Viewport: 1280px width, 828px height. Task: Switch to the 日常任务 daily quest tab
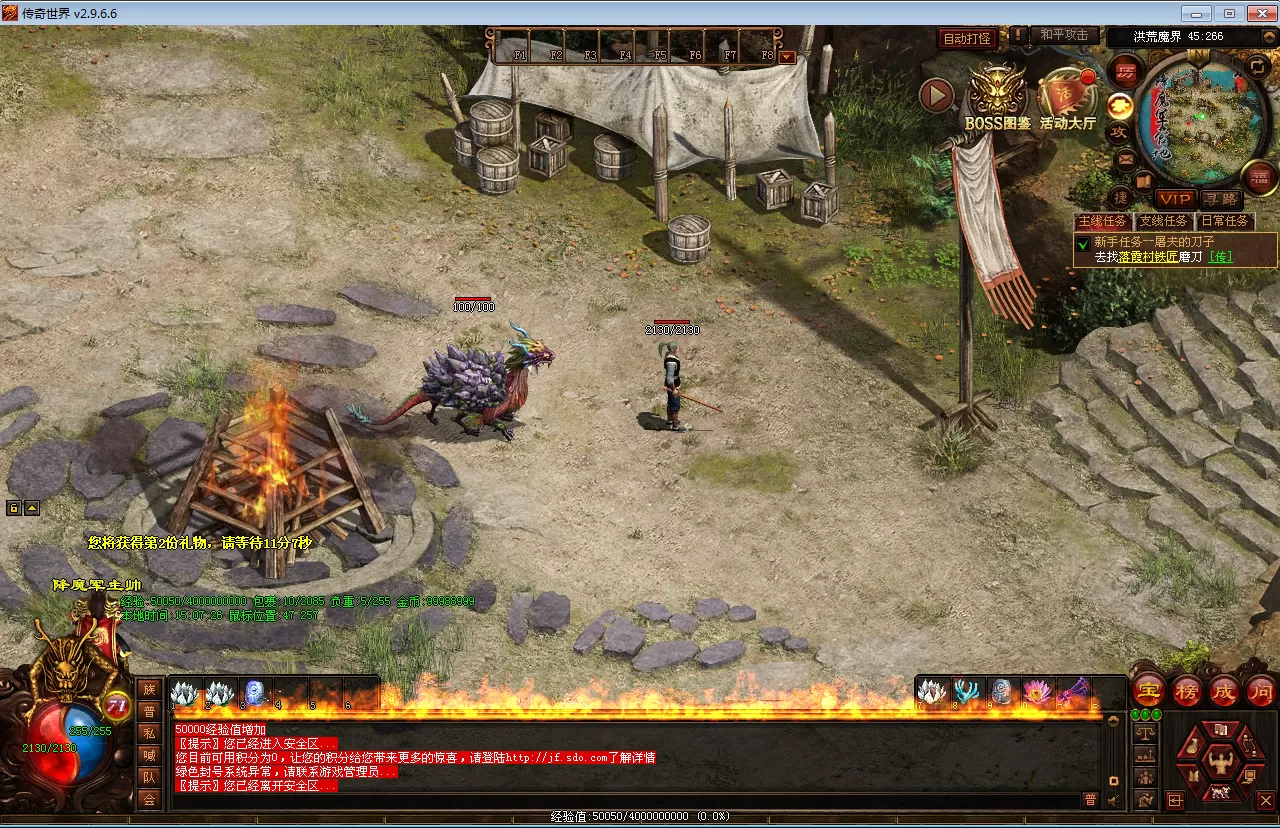pos(1224,222)
